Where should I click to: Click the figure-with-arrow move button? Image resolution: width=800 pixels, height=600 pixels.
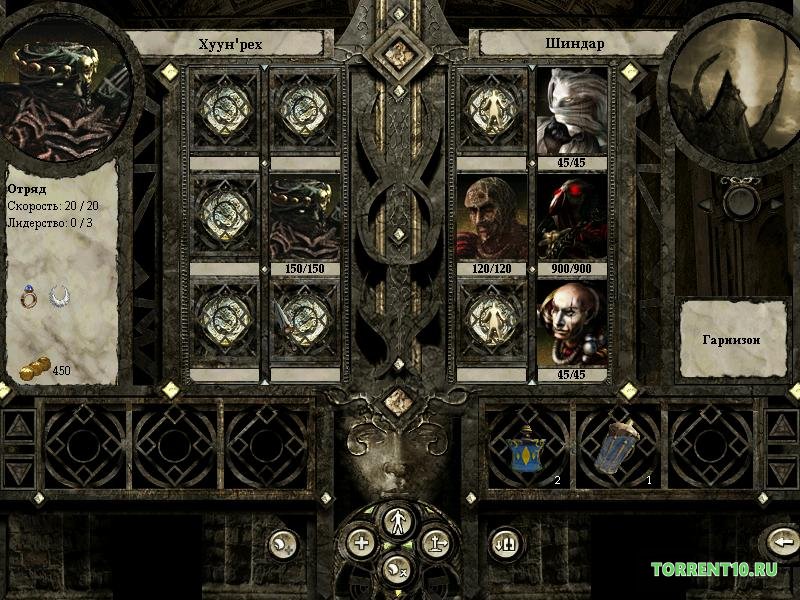435,543
